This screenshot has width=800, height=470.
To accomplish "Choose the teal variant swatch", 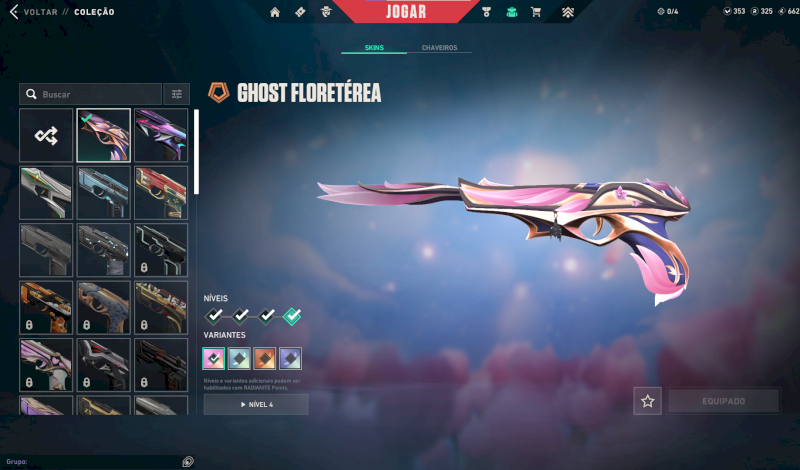I will [239, 358].
